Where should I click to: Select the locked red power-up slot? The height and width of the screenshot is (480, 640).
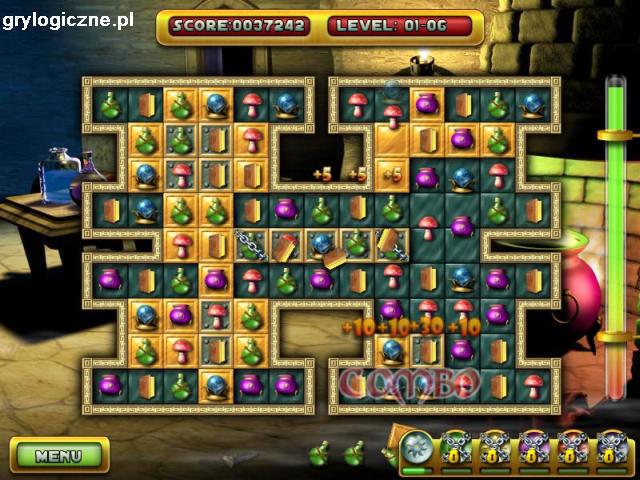click(x=573, y=449)
